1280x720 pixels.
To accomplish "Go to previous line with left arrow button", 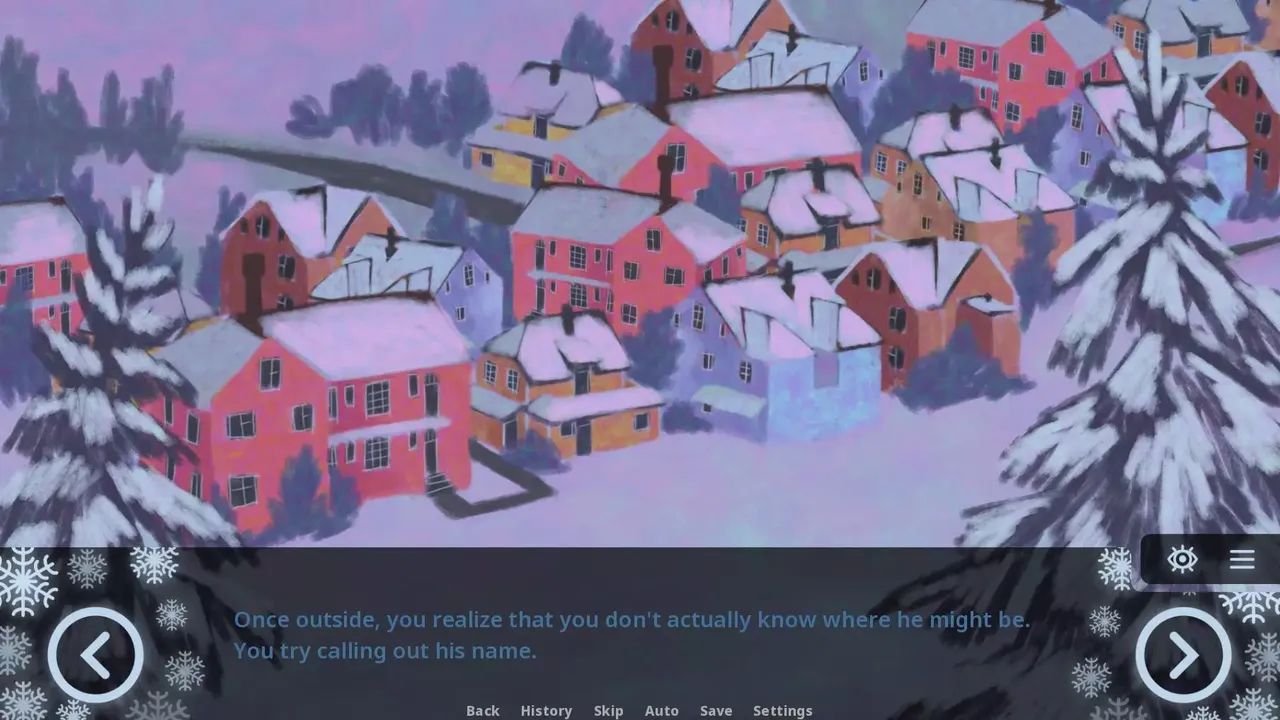I will pyautogui.click(x=96, y=655).
